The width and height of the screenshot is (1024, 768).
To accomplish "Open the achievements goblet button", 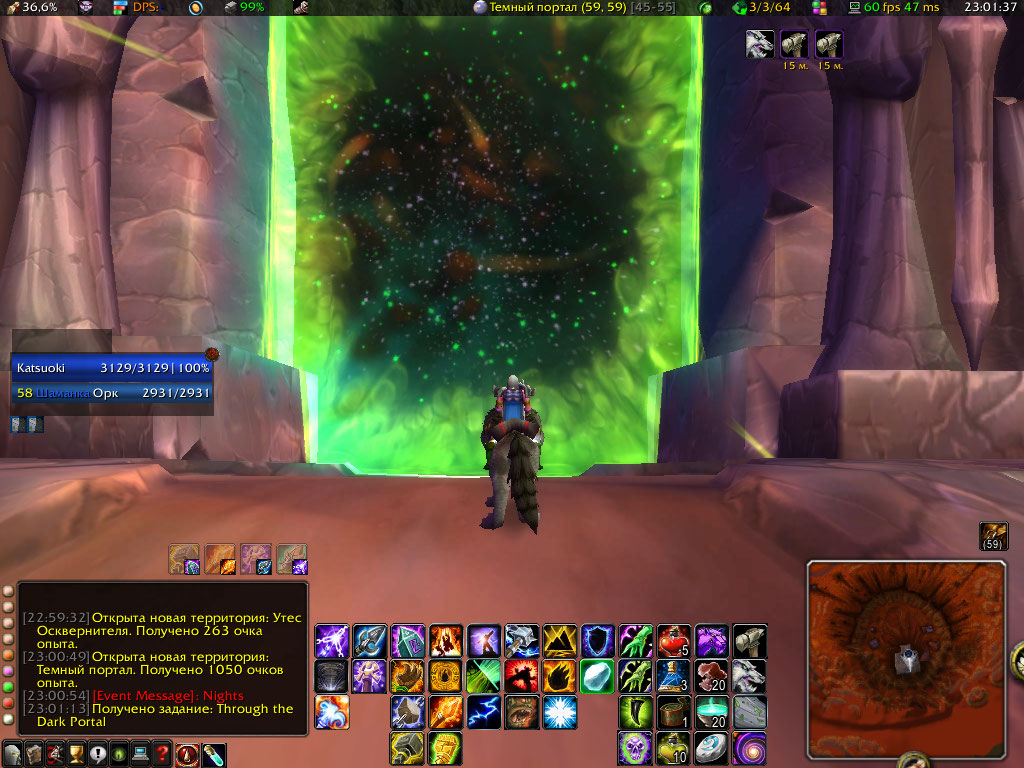I will [x=77, y=754].
